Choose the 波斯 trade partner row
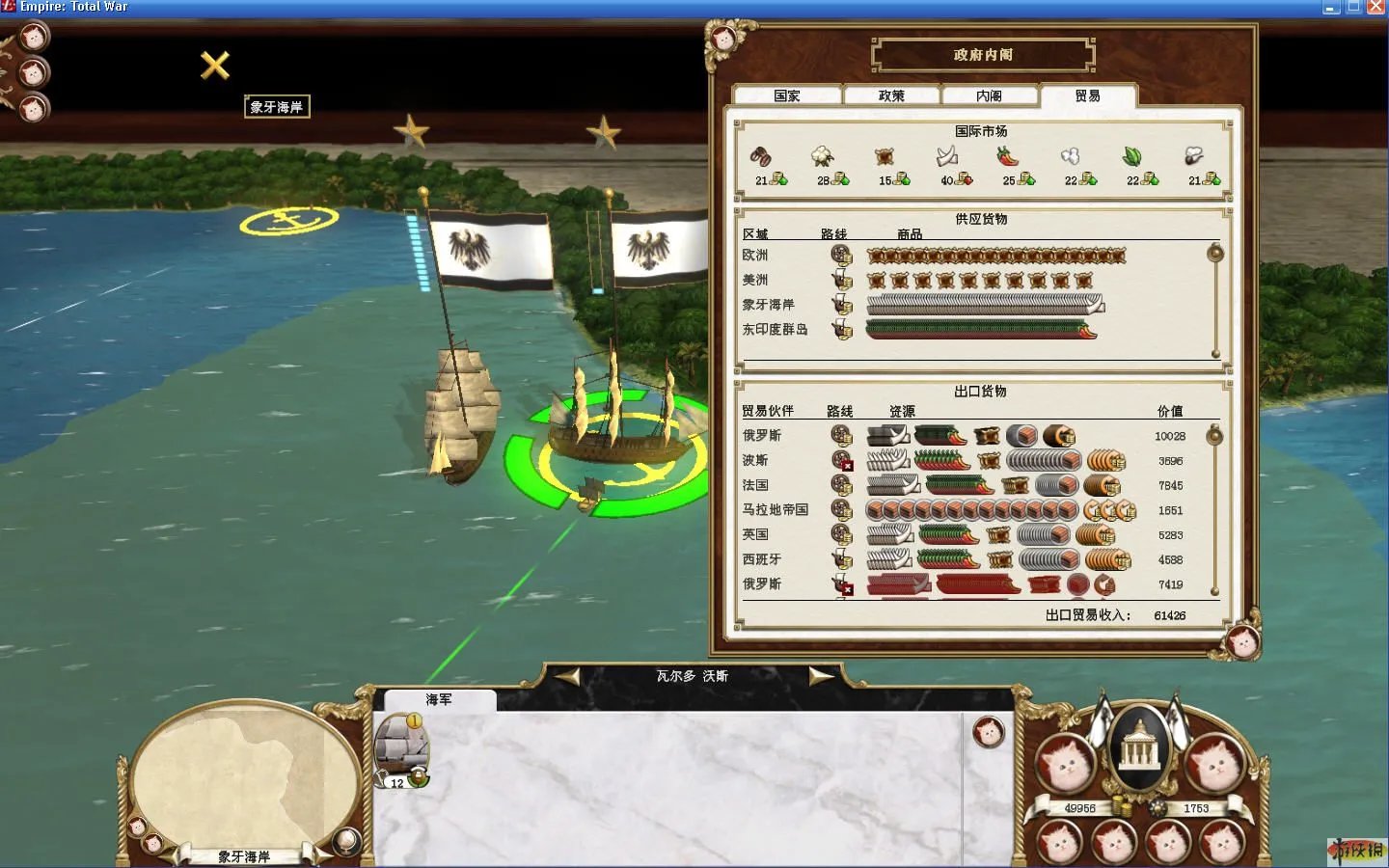The height and width of the screenshot is (868, 1389). 755,460
